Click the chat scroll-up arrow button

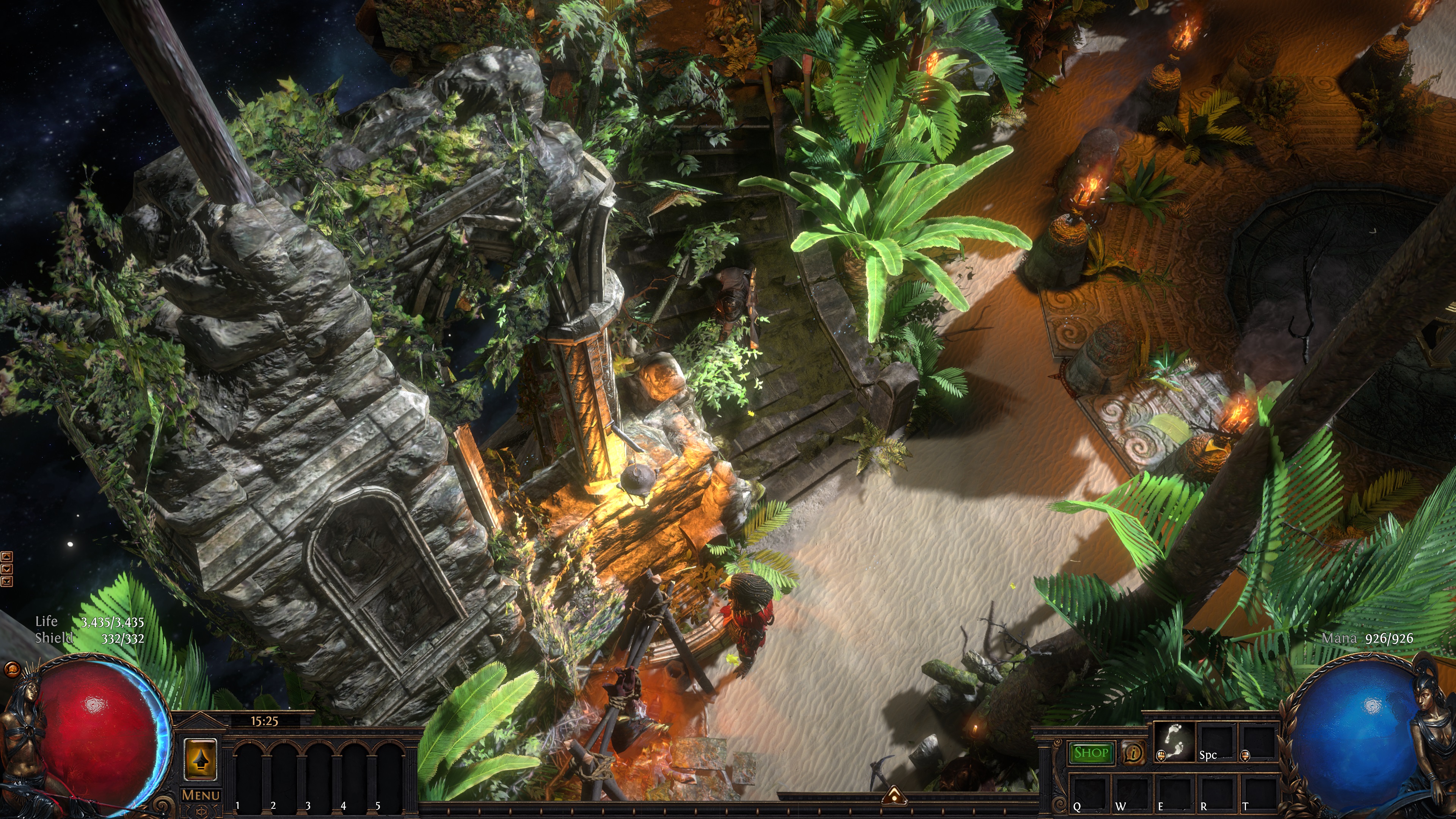coord(7,557)
